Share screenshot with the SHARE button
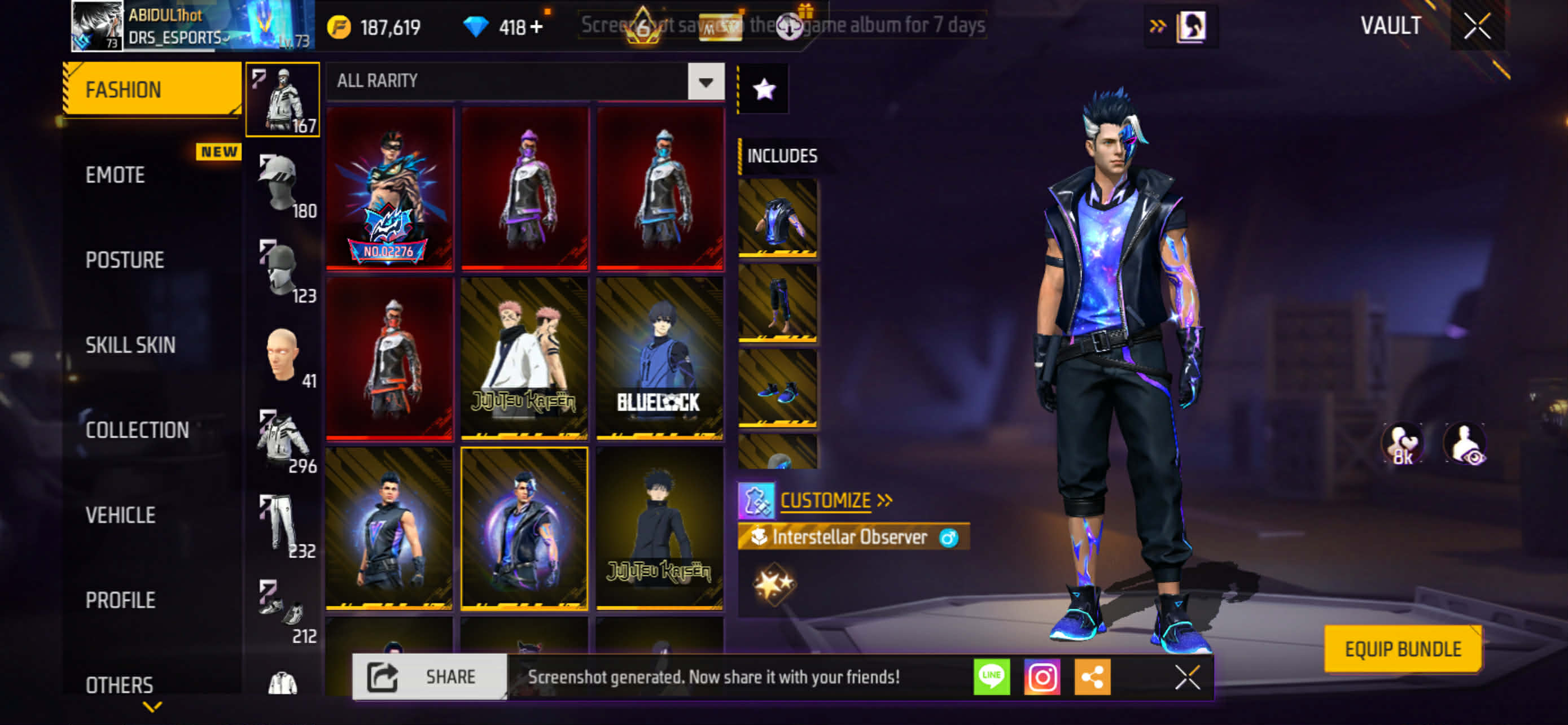The image size is (1568, 725). point(430,677)
